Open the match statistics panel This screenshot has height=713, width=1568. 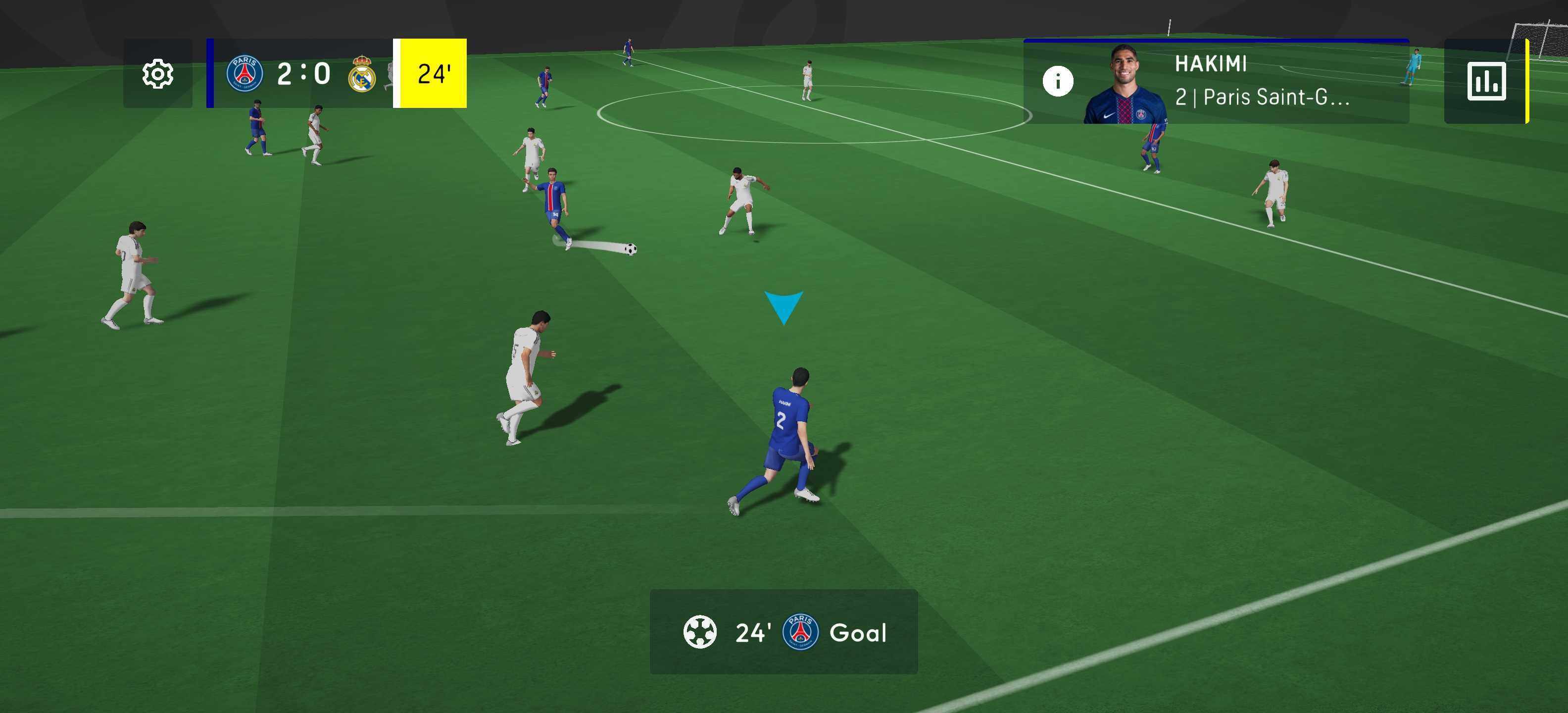pos(1486,81)
